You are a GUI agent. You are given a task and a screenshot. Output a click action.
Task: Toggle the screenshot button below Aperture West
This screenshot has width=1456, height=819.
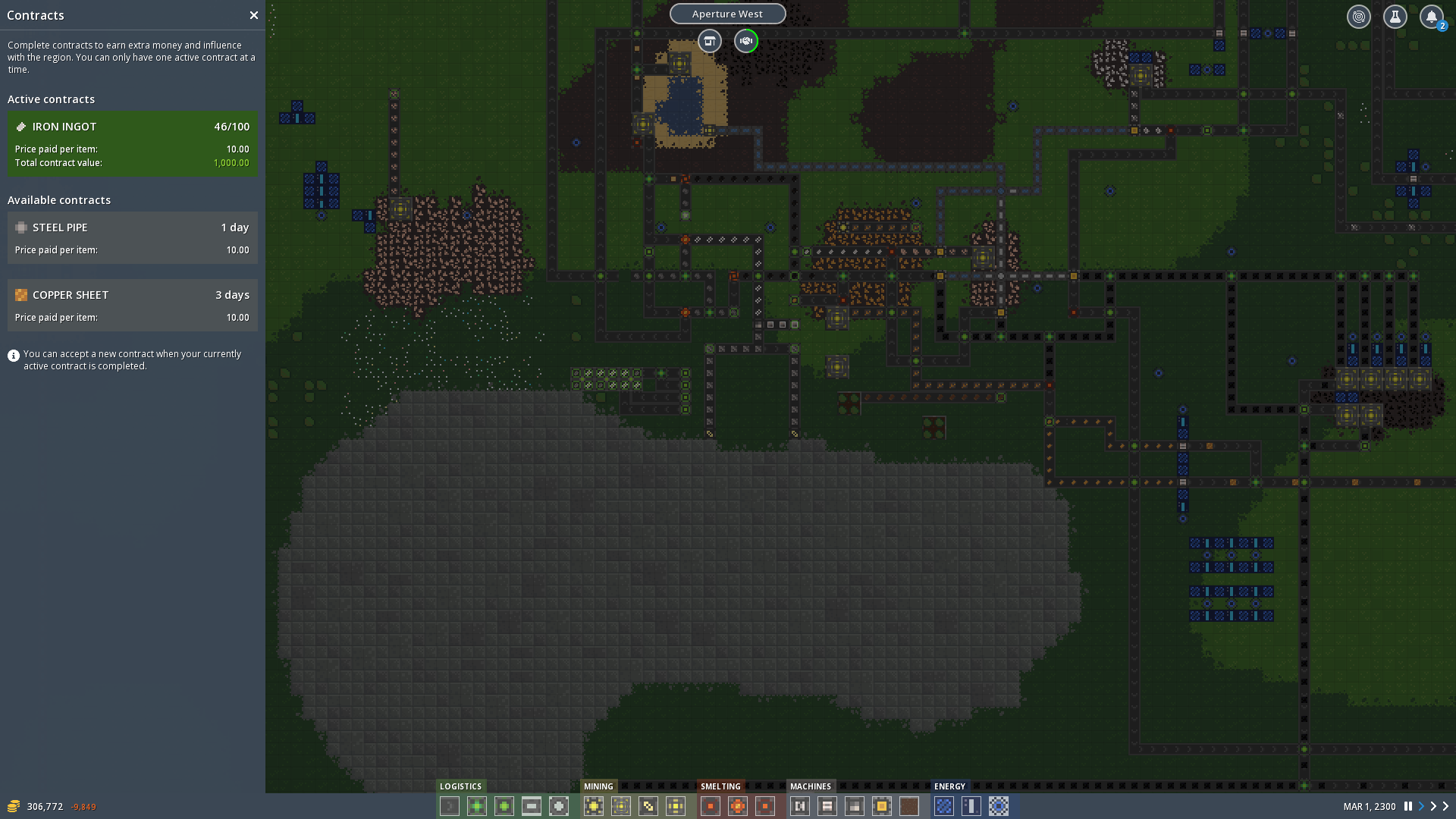pos(710,42)
